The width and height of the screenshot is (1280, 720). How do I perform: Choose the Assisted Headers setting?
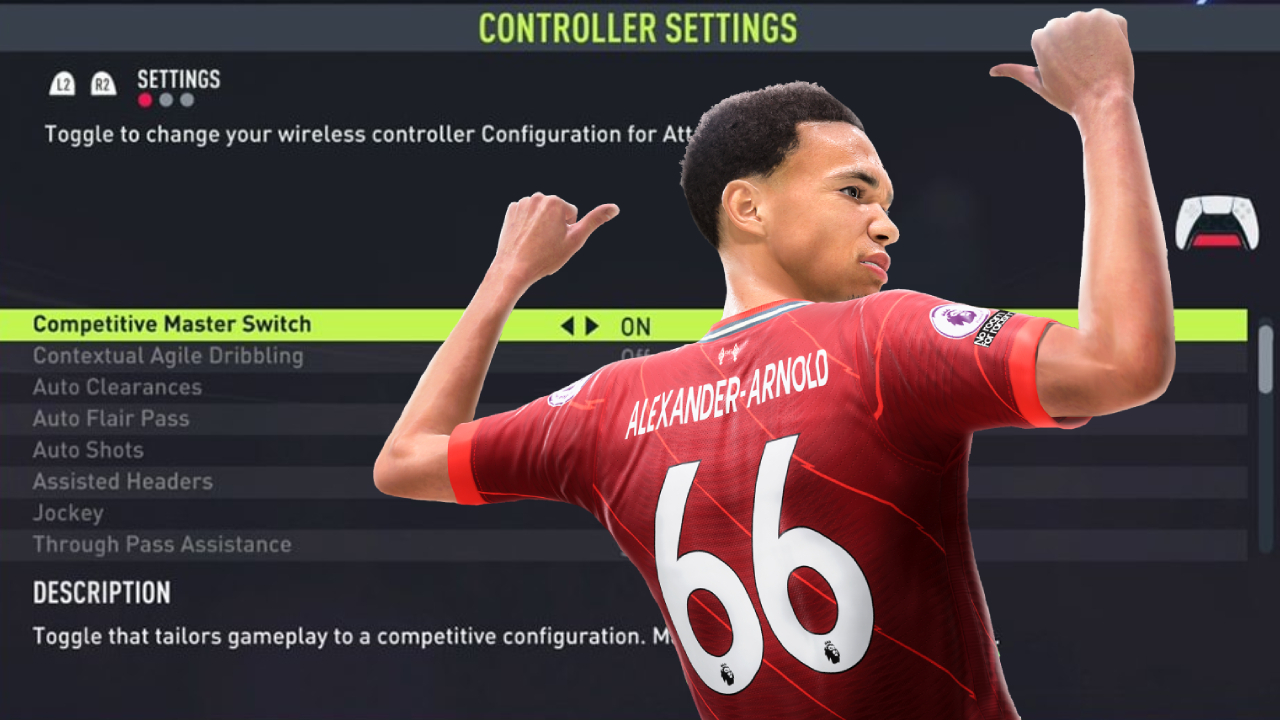[x=123, y=482]
